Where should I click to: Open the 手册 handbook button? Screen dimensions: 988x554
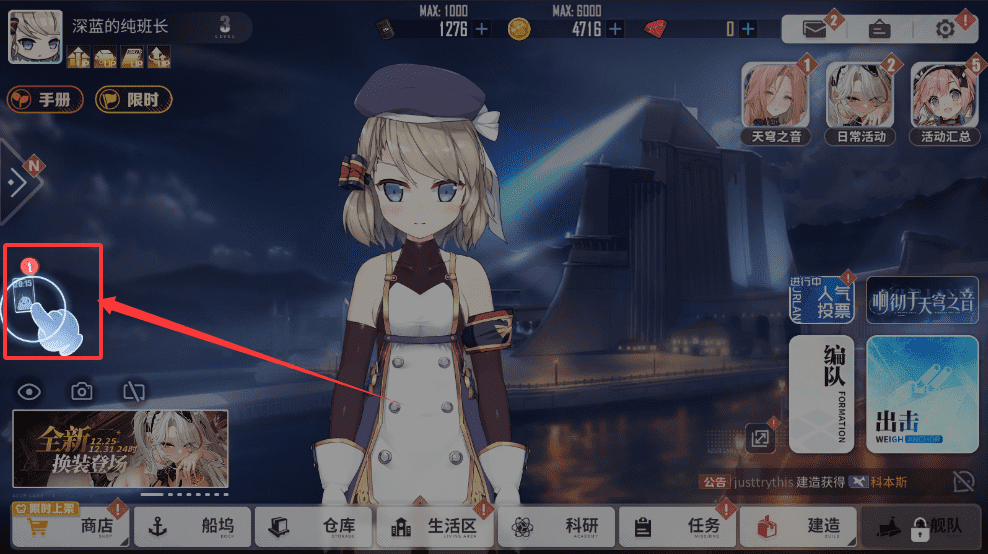(x=45, y=99)
